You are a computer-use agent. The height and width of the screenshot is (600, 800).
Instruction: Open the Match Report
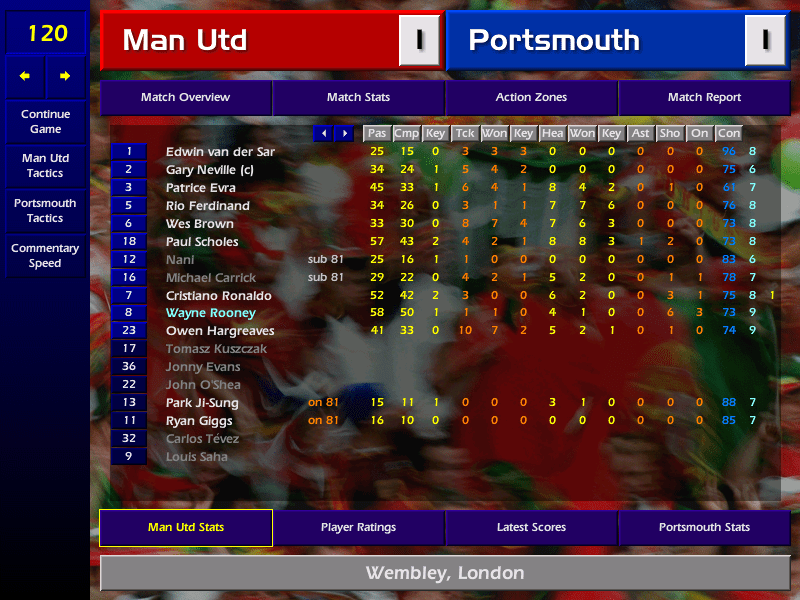pyautogui.click(x=704, y=97)
